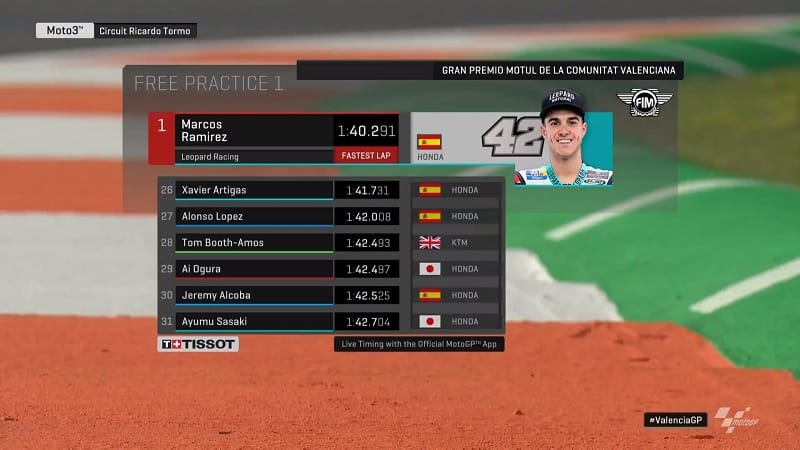The image size is (800, 450).
Task: Click the Tissot sponsor logo
Action: (x=198, y=344)
